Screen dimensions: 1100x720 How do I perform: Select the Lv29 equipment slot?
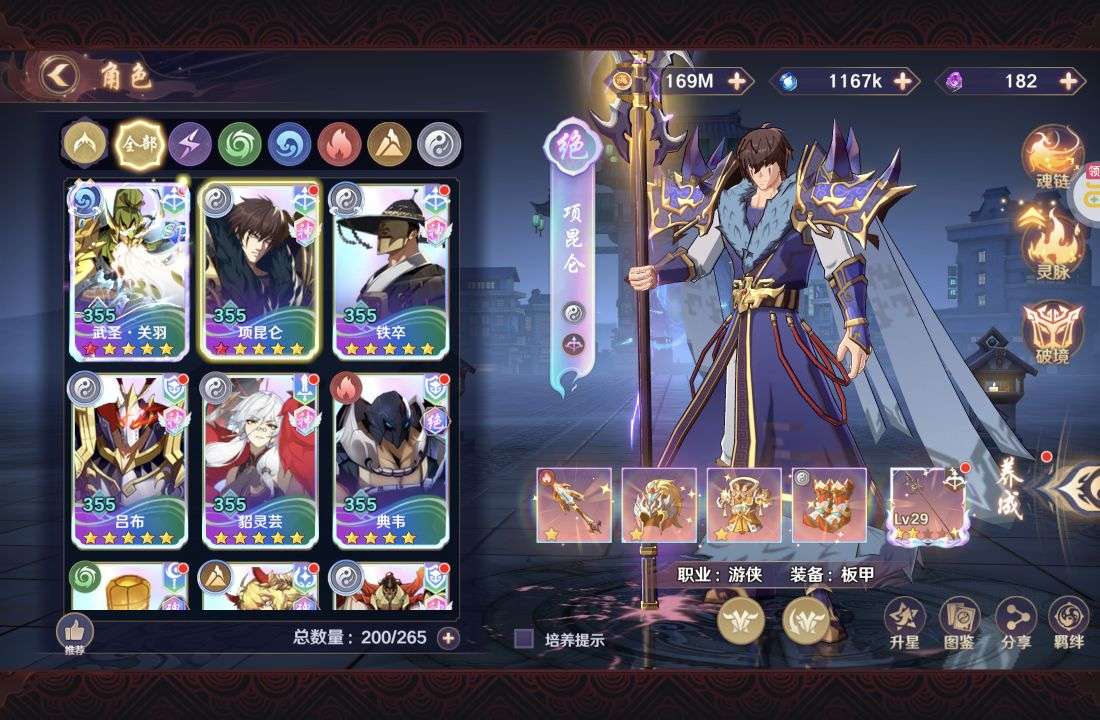point(929,505)
